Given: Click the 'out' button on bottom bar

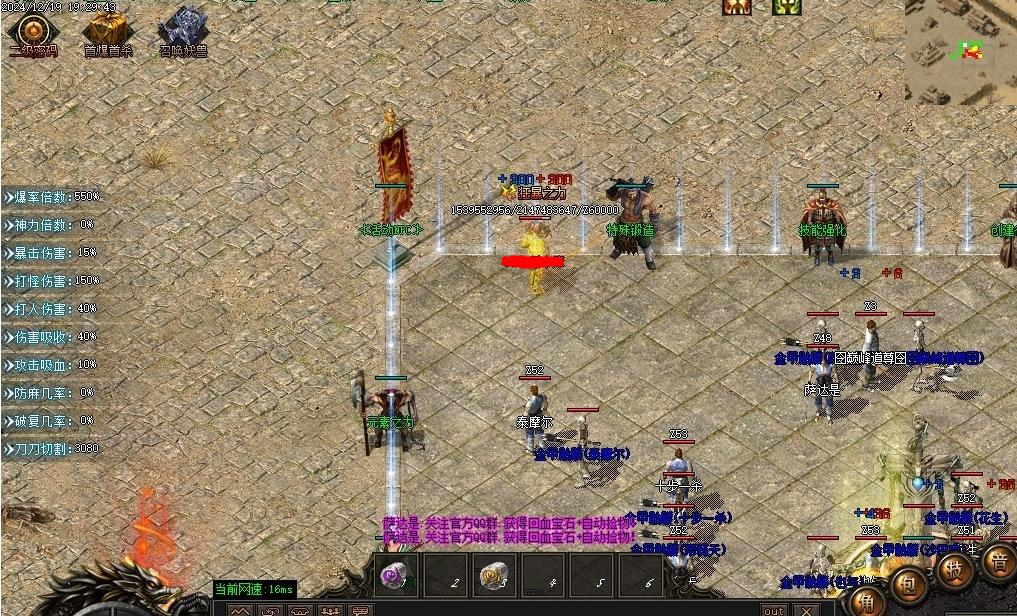Looking at the screenshot, I should [x=773, y=610].
